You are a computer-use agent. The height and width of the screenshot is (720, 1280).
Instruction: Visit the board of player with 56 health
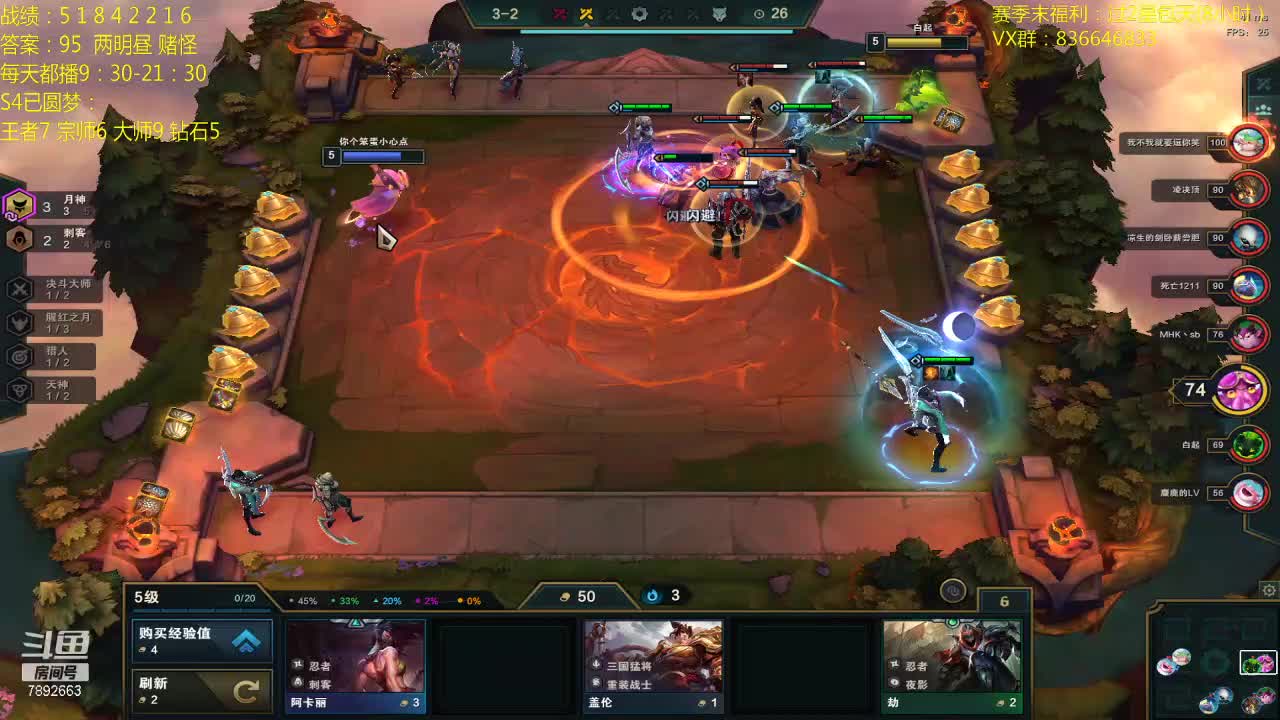(x=1248, y=493)
